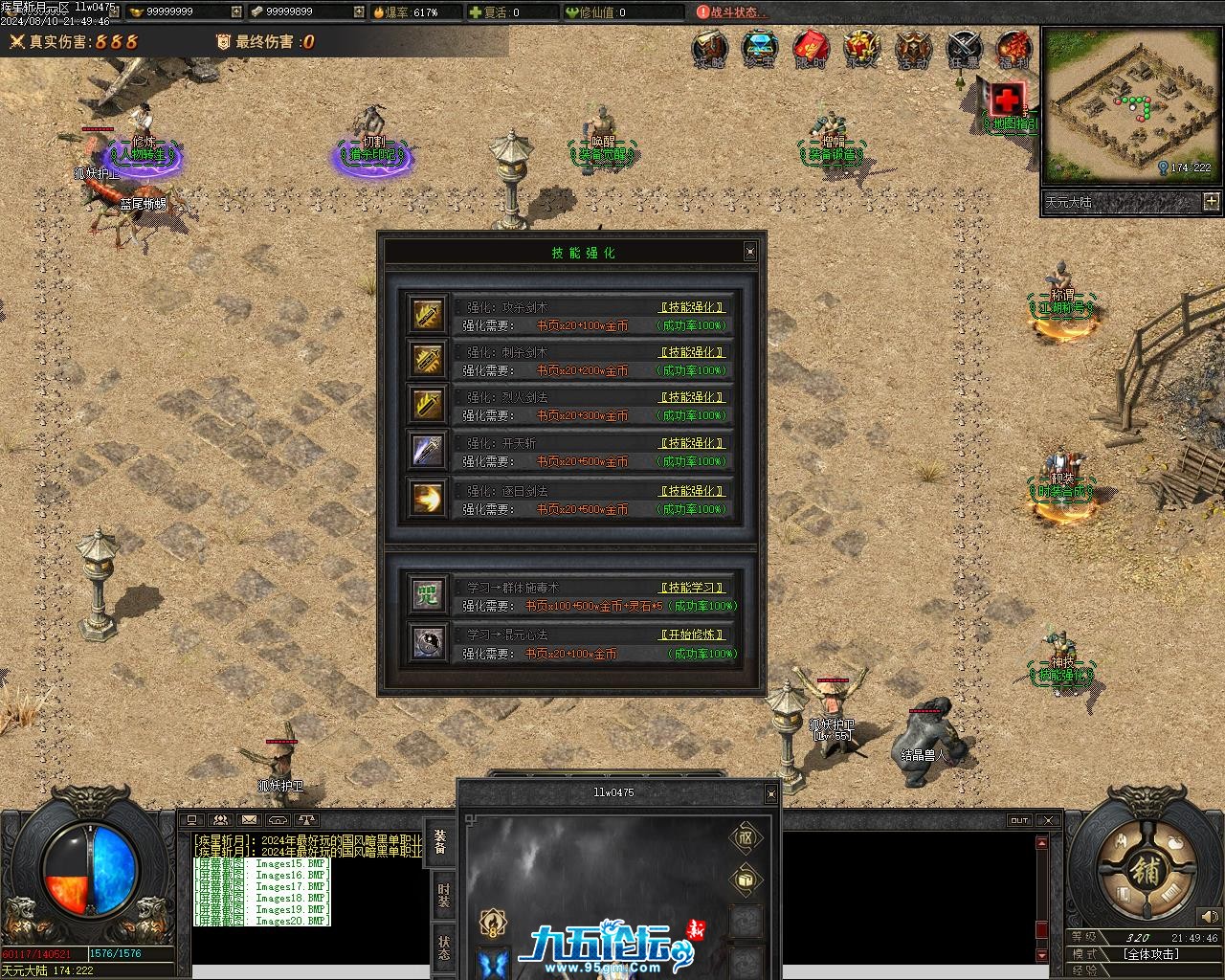Open the 活动 events icon
The width and height of the screenshot is (1225, 980).
click(912, 48)
